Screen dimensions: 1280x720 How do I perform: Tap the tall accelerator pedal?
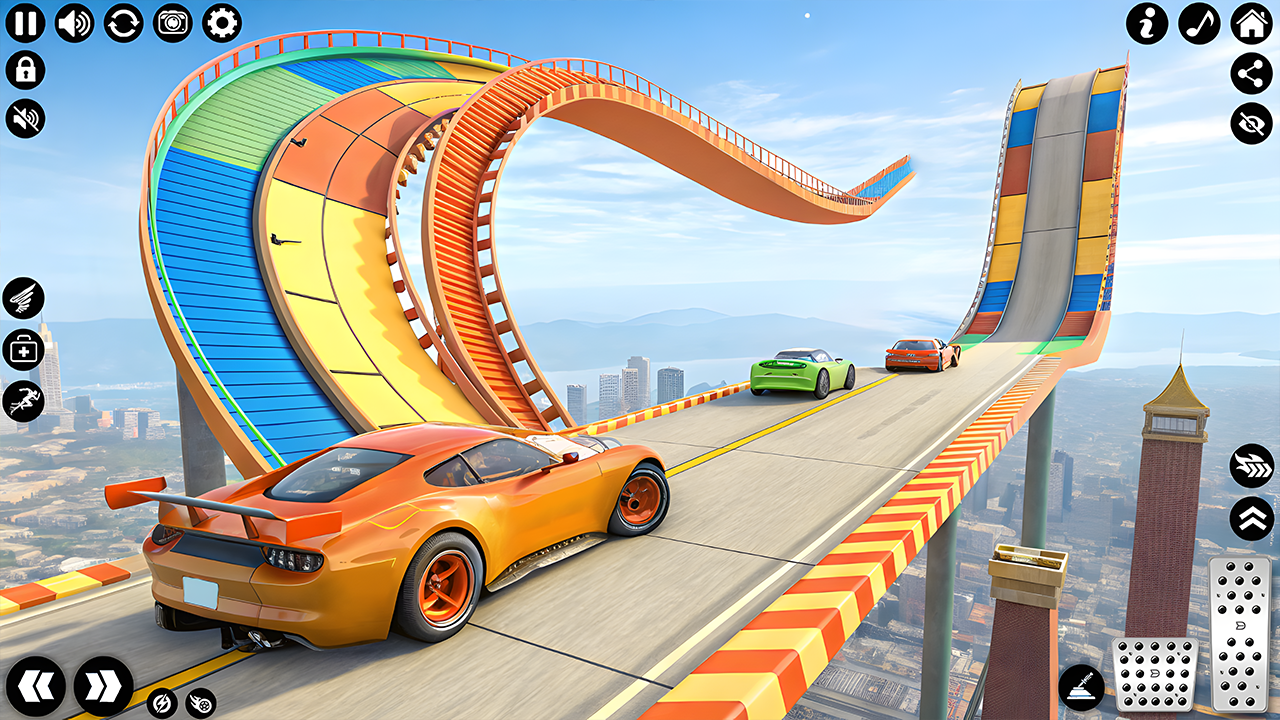click(1238, 635)
